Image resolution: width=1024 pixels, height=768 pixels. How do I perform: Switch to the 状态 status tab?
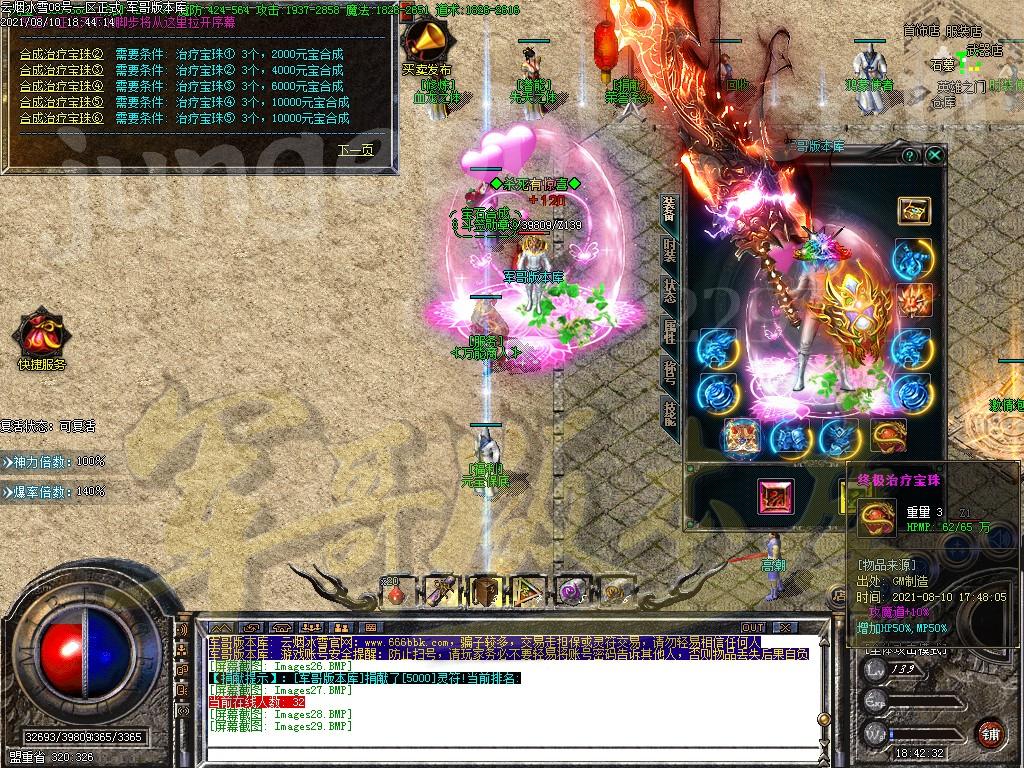pyautogui.click(x=668, y=291)
